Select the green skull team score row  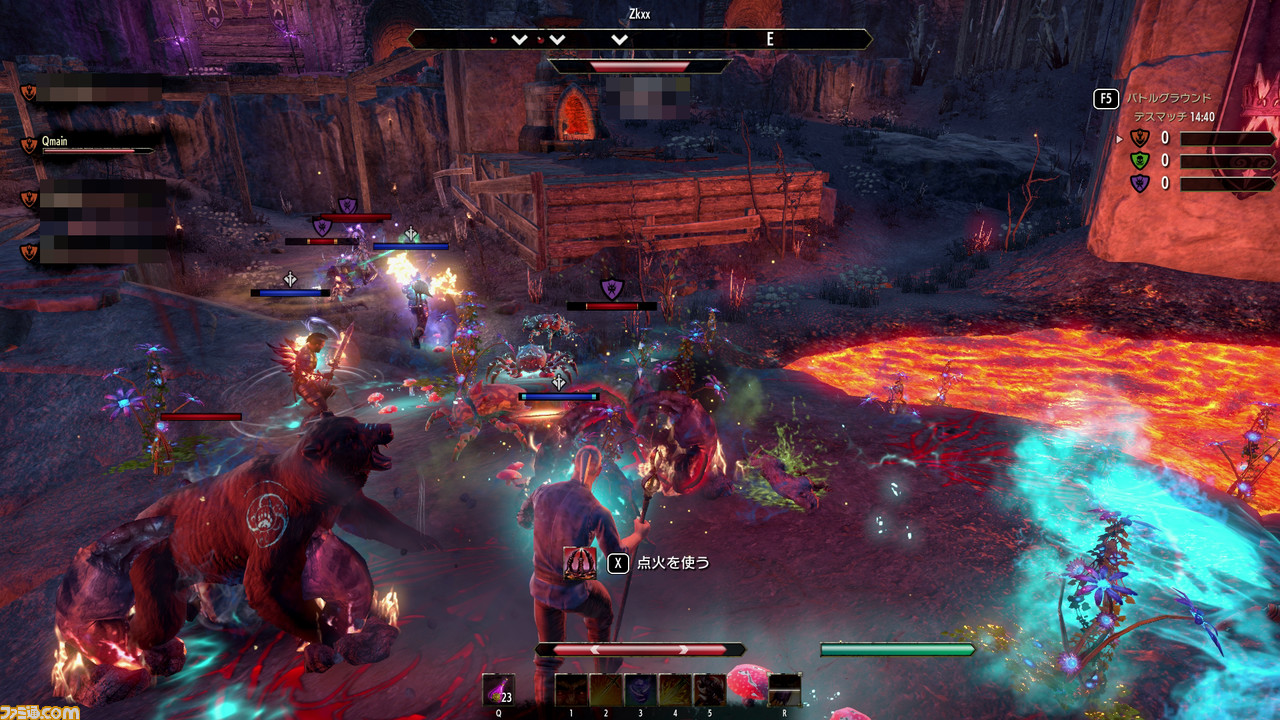click(1200, 161)
